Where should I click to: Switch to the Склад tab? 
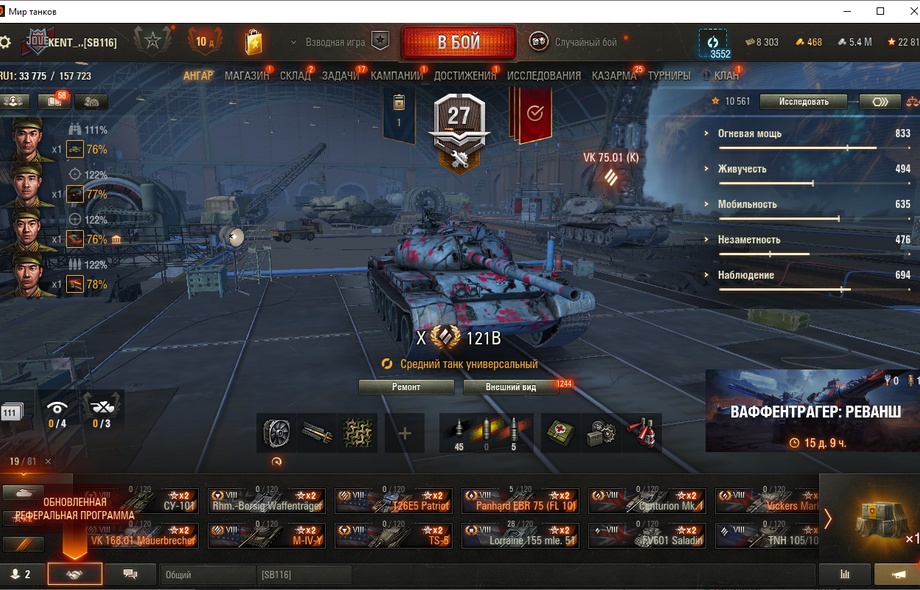[295, 76]
